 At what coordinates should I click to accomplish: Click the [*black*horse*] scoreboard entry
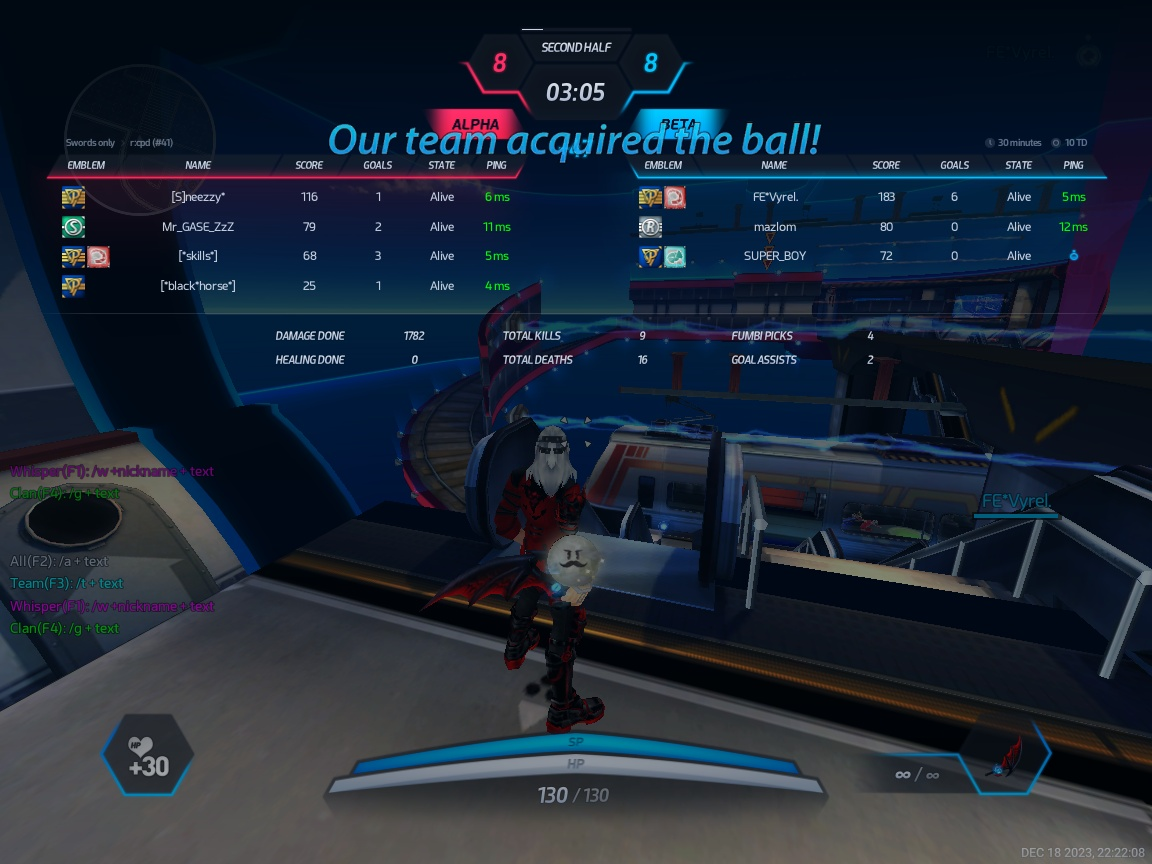click(198, 286)
